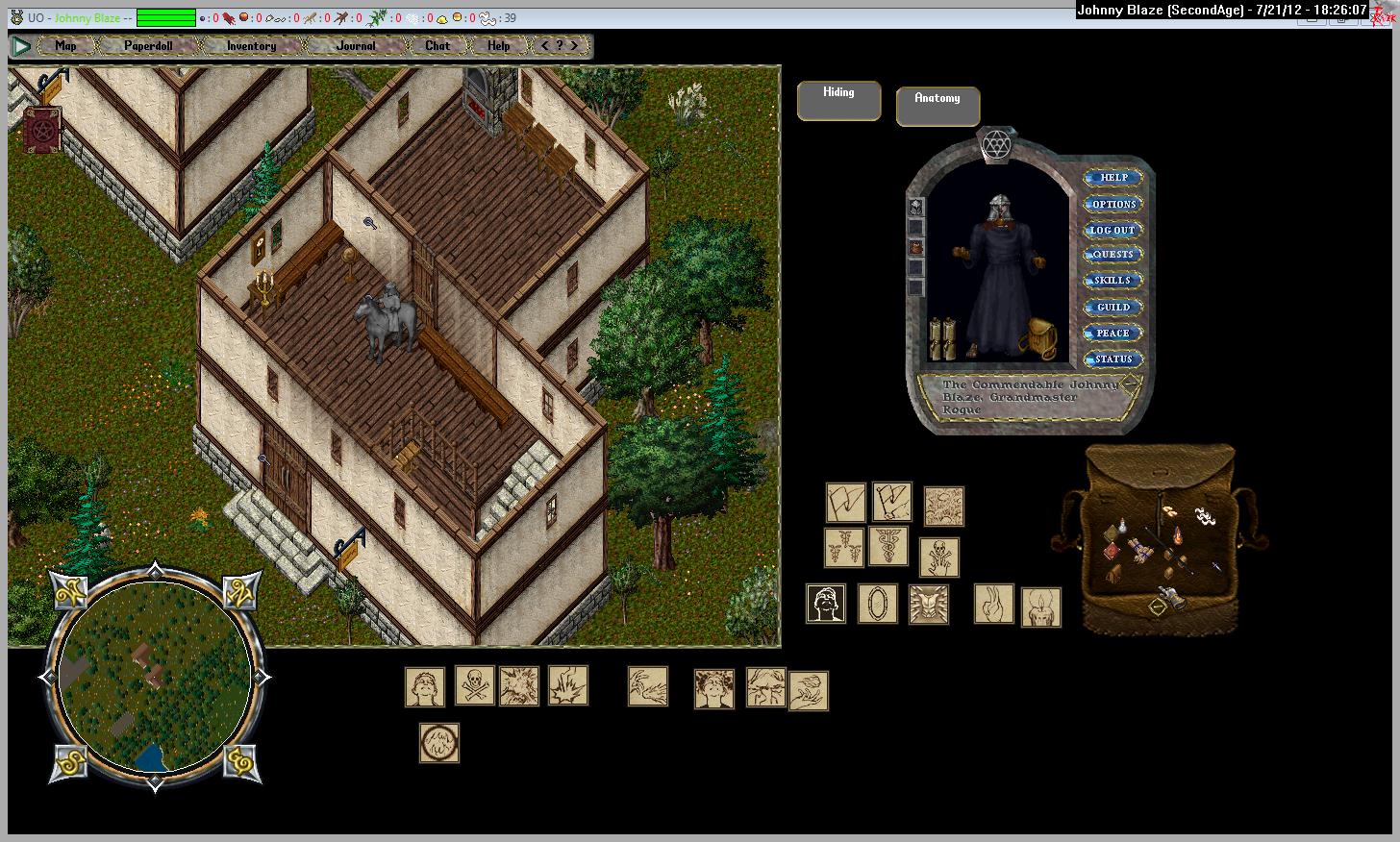Show the SKILLS list
The height and width of the screenshot is (842, 1400).
coord(1113,281)
